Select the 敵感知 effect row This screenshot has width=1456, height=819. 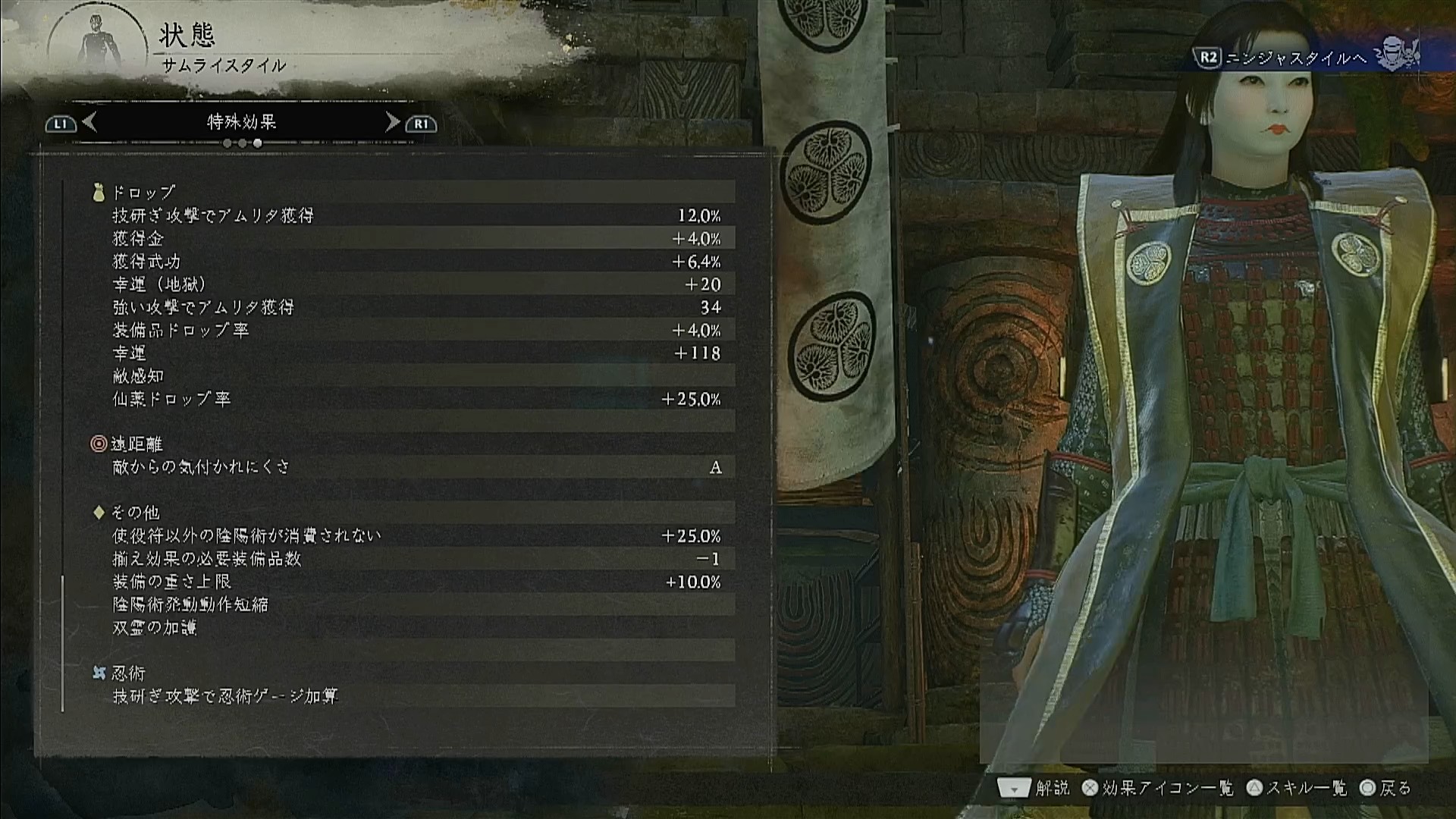(x=416, y=376)
